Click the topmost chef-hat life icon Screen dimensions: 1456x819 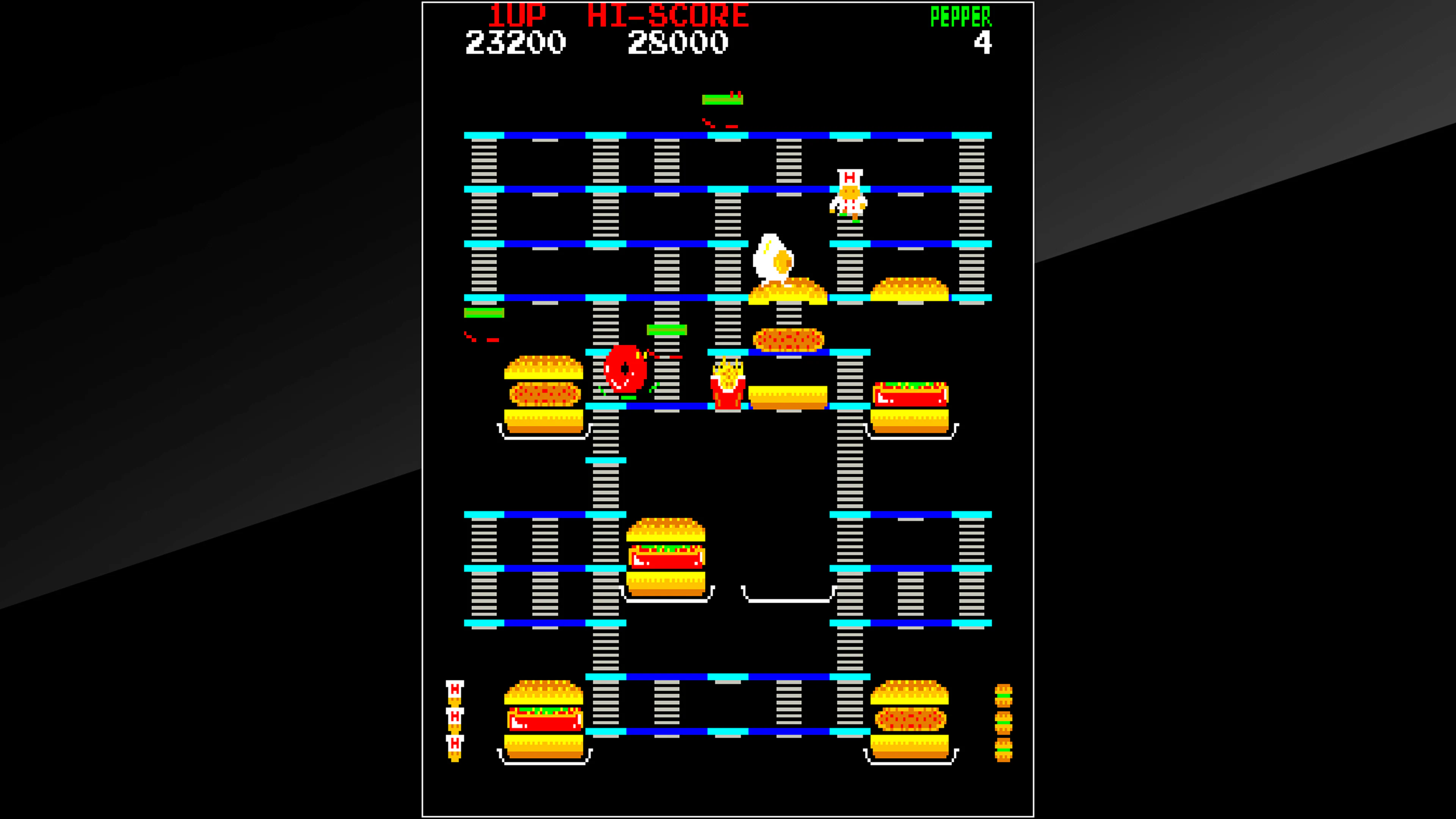[455, 690]
